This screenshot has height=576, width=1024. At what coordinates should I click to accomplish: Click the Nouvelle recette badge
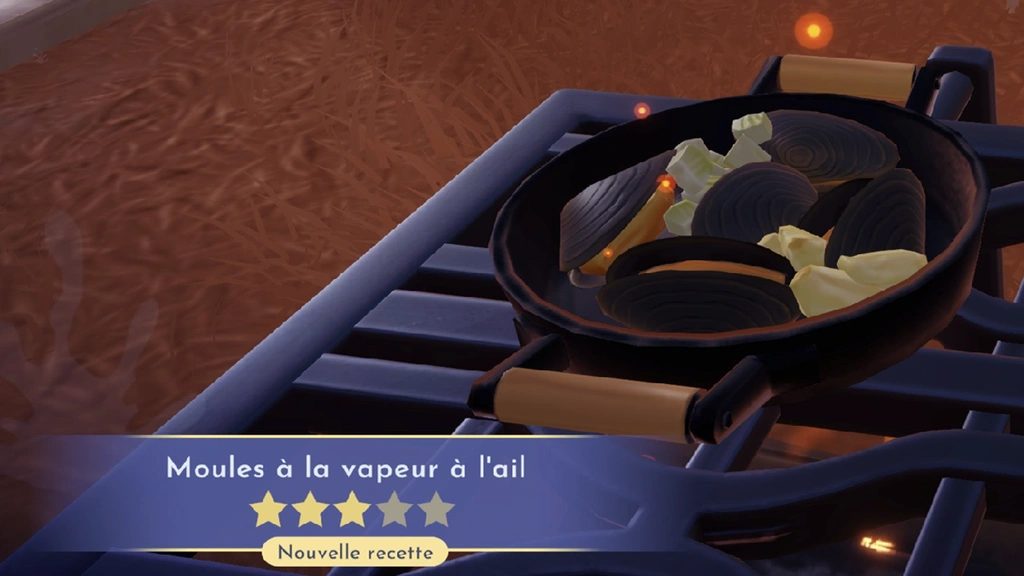coord(355,551)
